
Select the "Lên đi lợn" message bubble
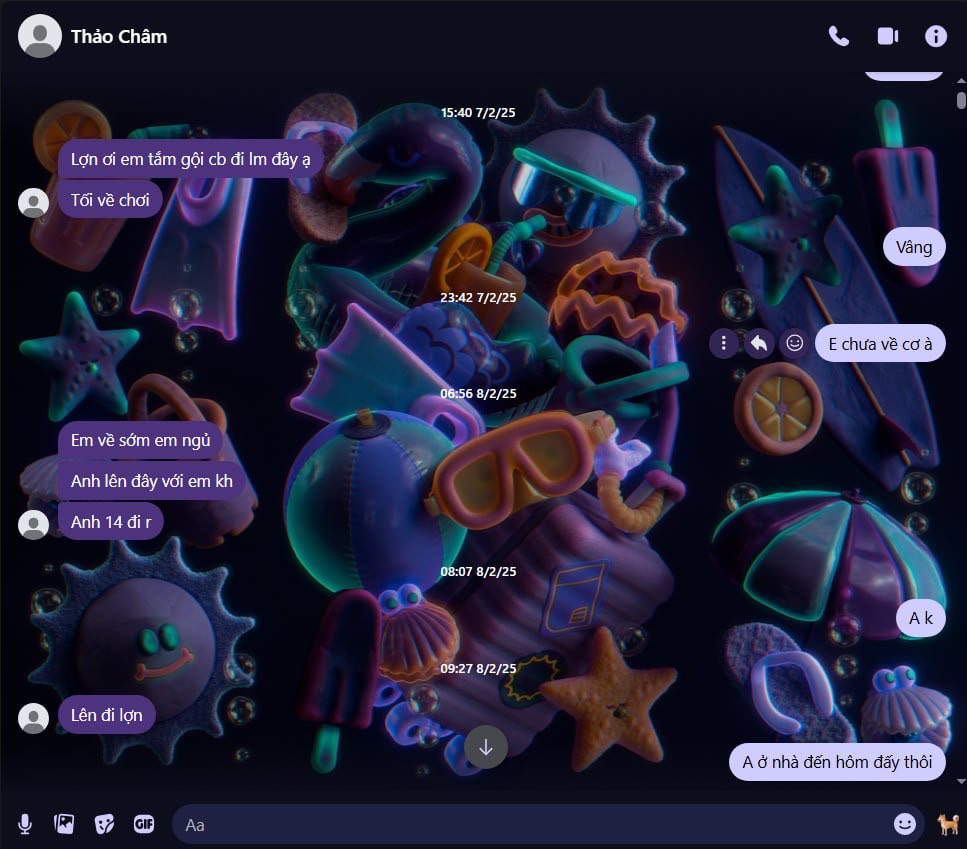[107, 715]
